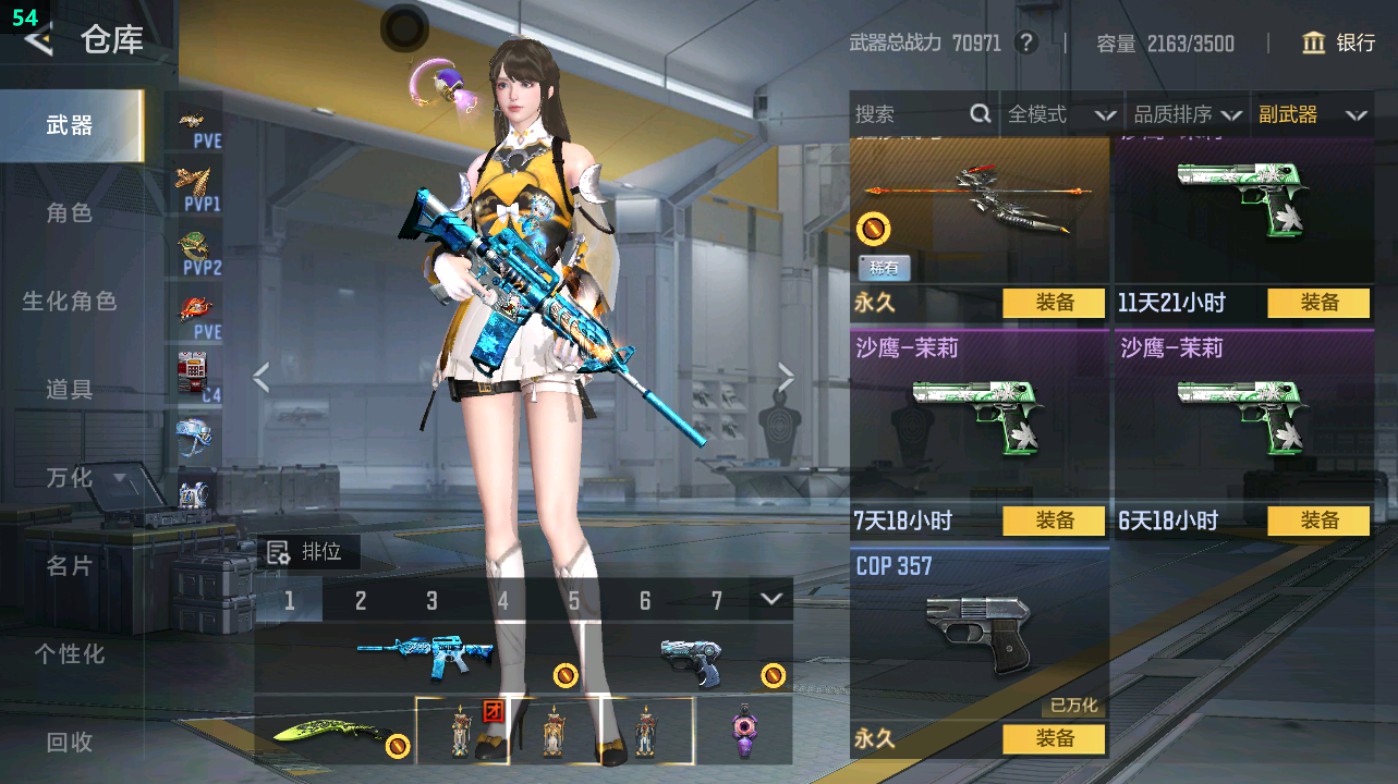
Task: Select the top PVE throwing weapon icon
Action: tap(196, 124)
